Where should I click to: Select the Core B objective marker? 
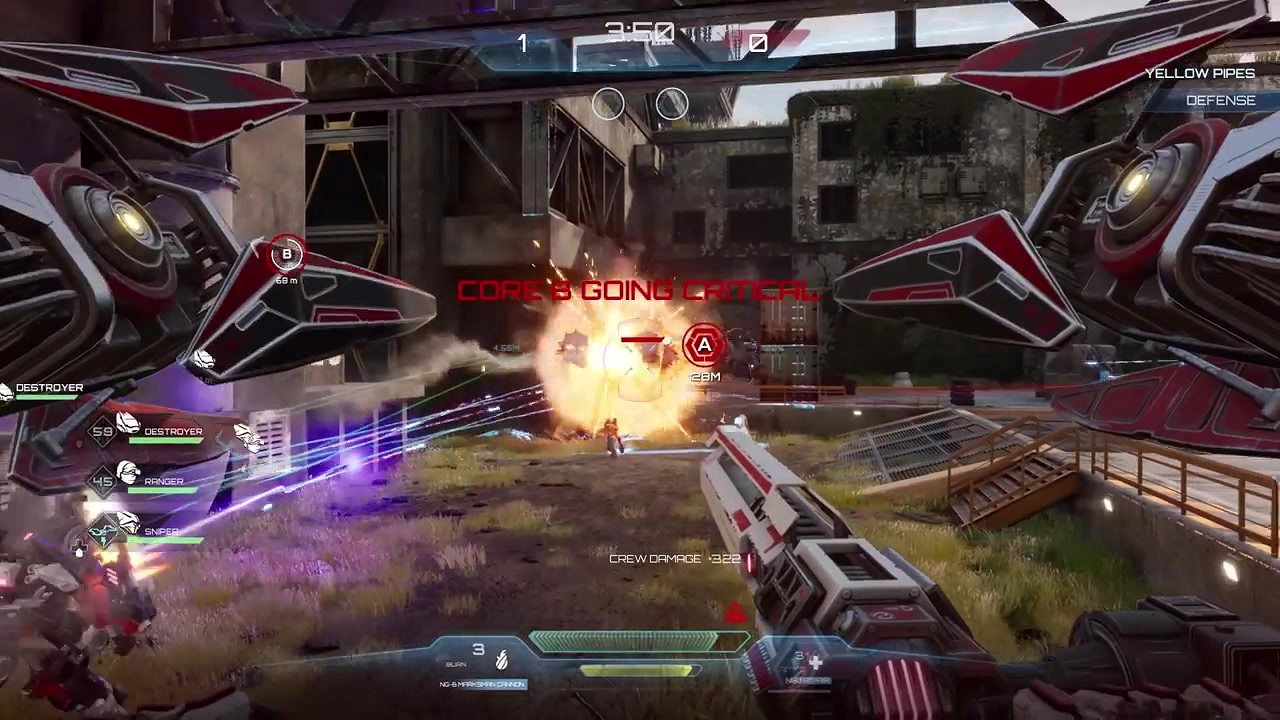(x=287, y=254)
